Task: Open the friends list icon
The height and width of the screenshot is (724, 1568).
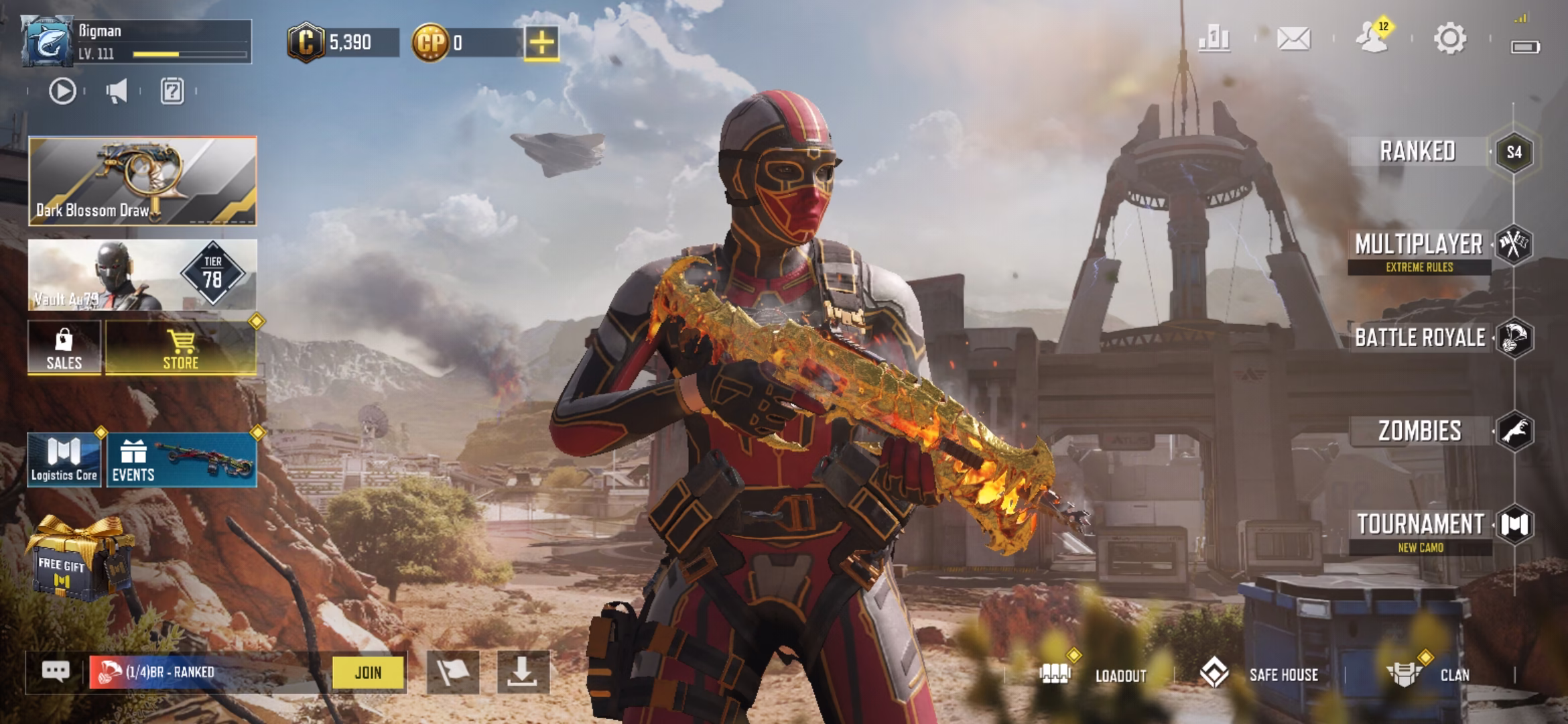Action: [1372, 39]
